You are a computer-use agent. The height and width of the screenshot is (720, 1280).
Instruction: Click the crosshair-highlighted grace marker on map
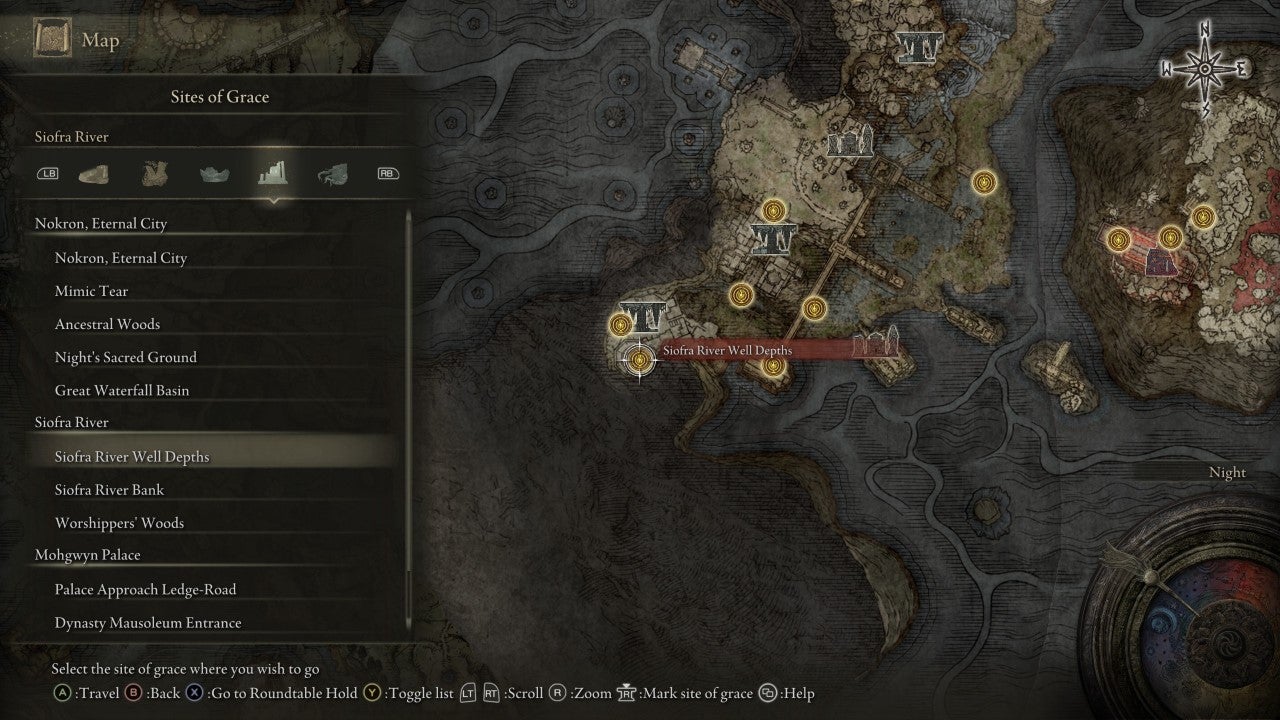coord(638,360)
